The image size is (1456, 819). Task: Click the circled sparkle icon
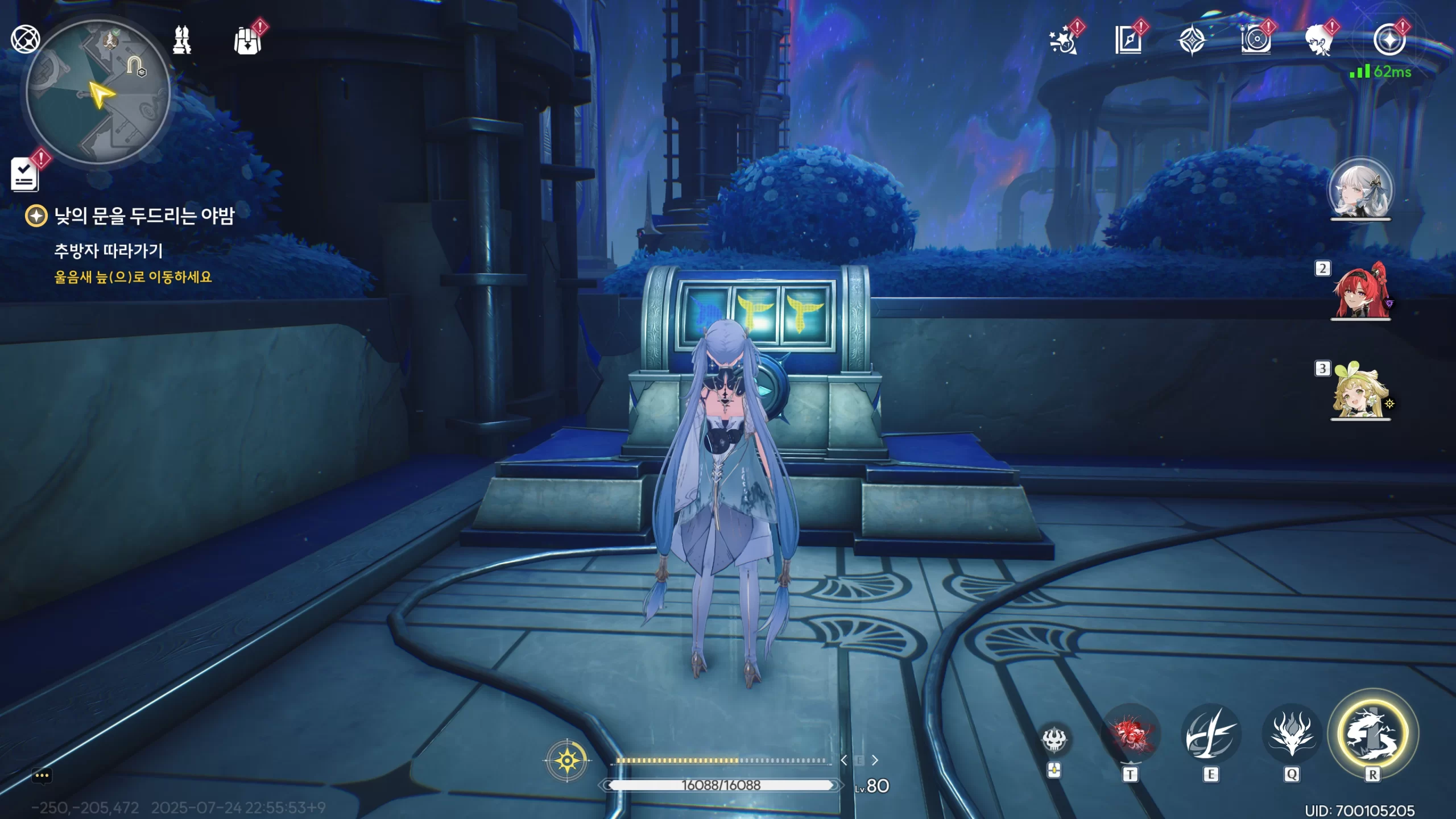point(1389,40)
